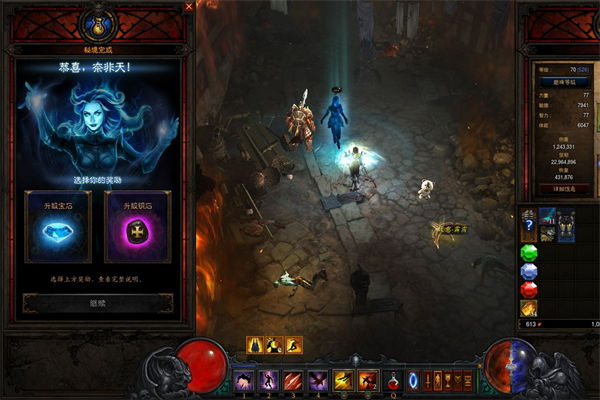This screenshot has height=400, width=600.
Task: Use the right mouse button skill
Action: 368,380
